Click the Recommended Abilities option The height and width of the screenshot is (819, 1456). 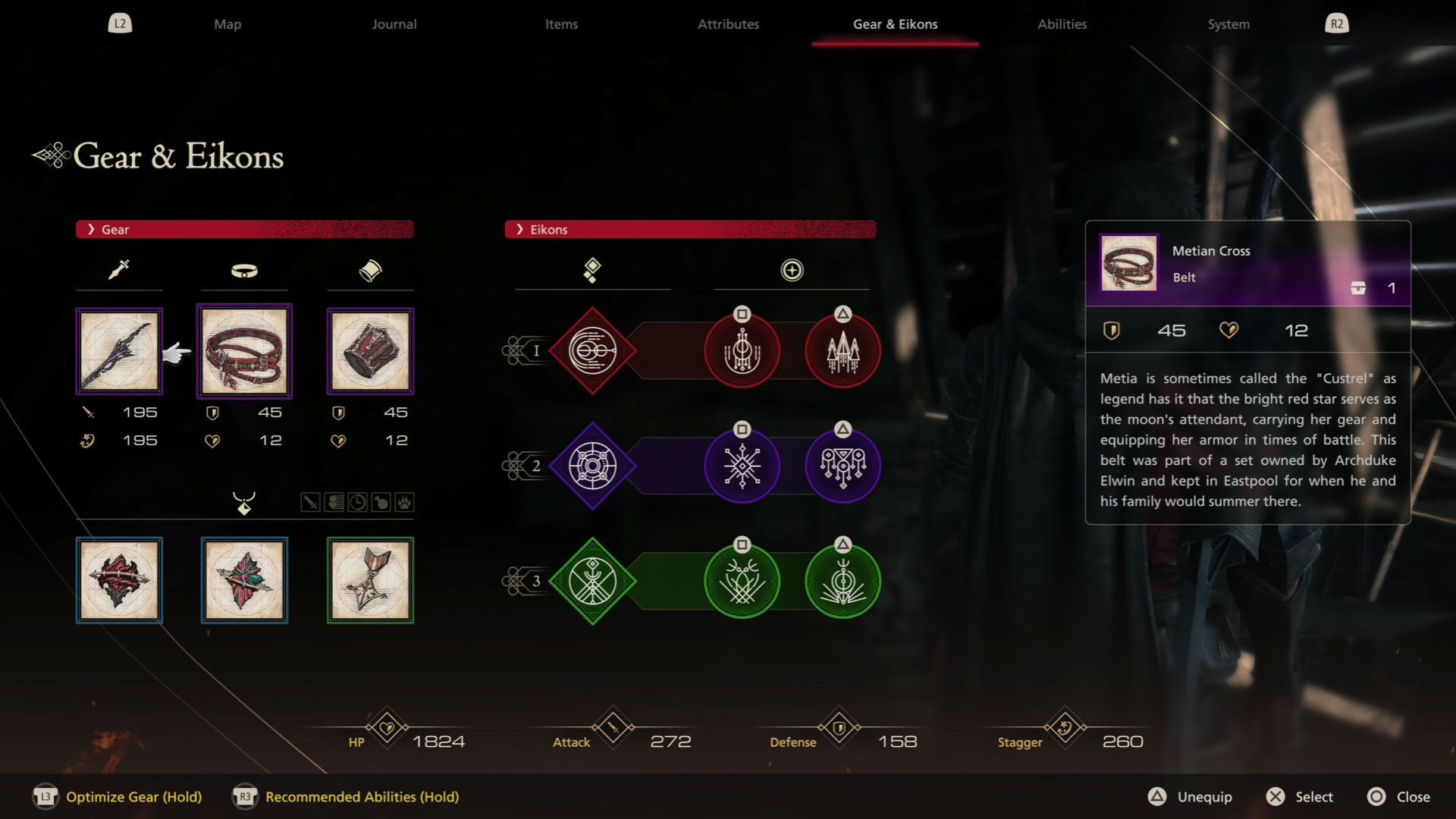point(362,797)
